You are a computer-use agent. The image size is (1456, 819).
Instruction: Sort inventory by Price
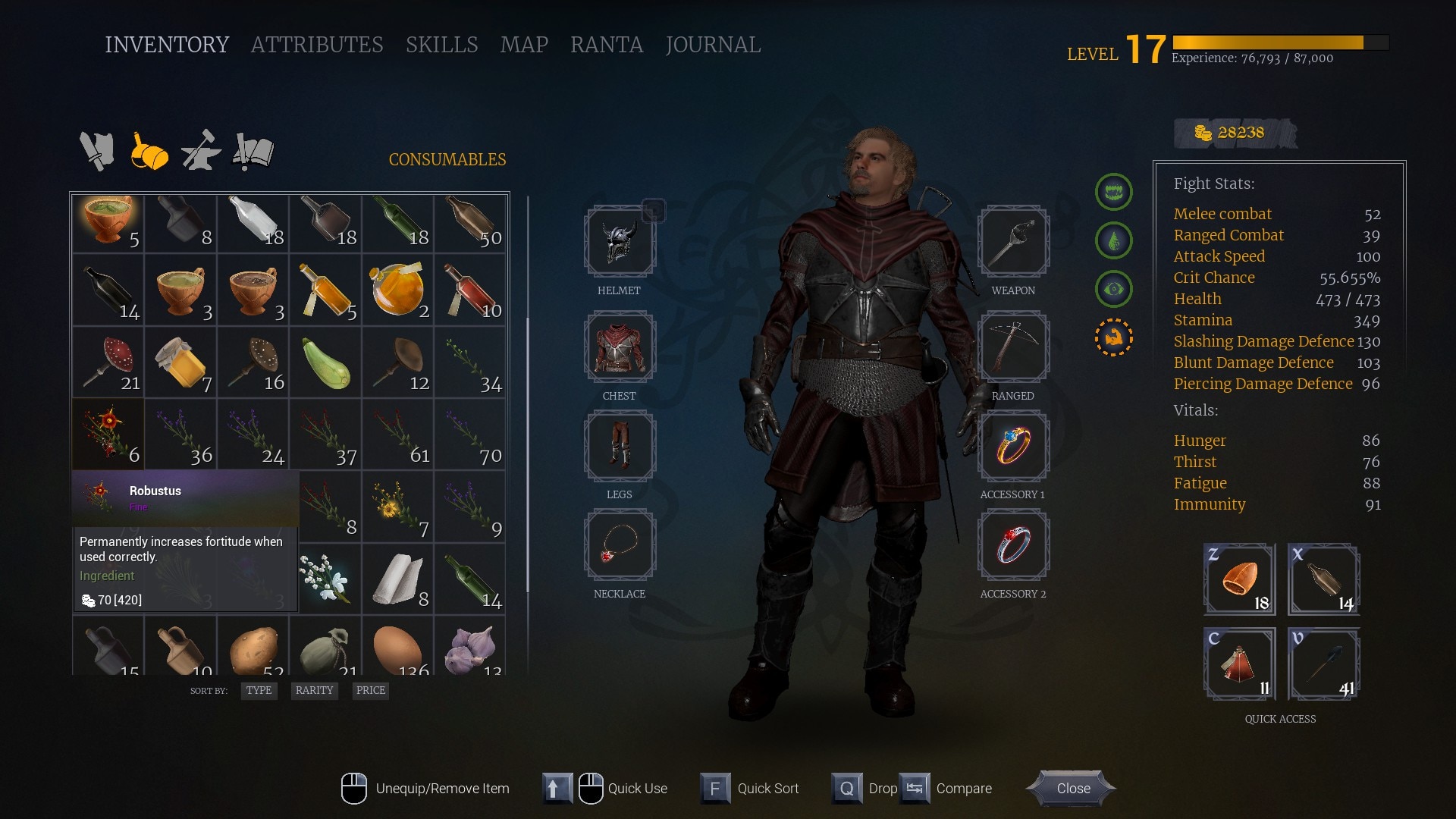point(370,690)
